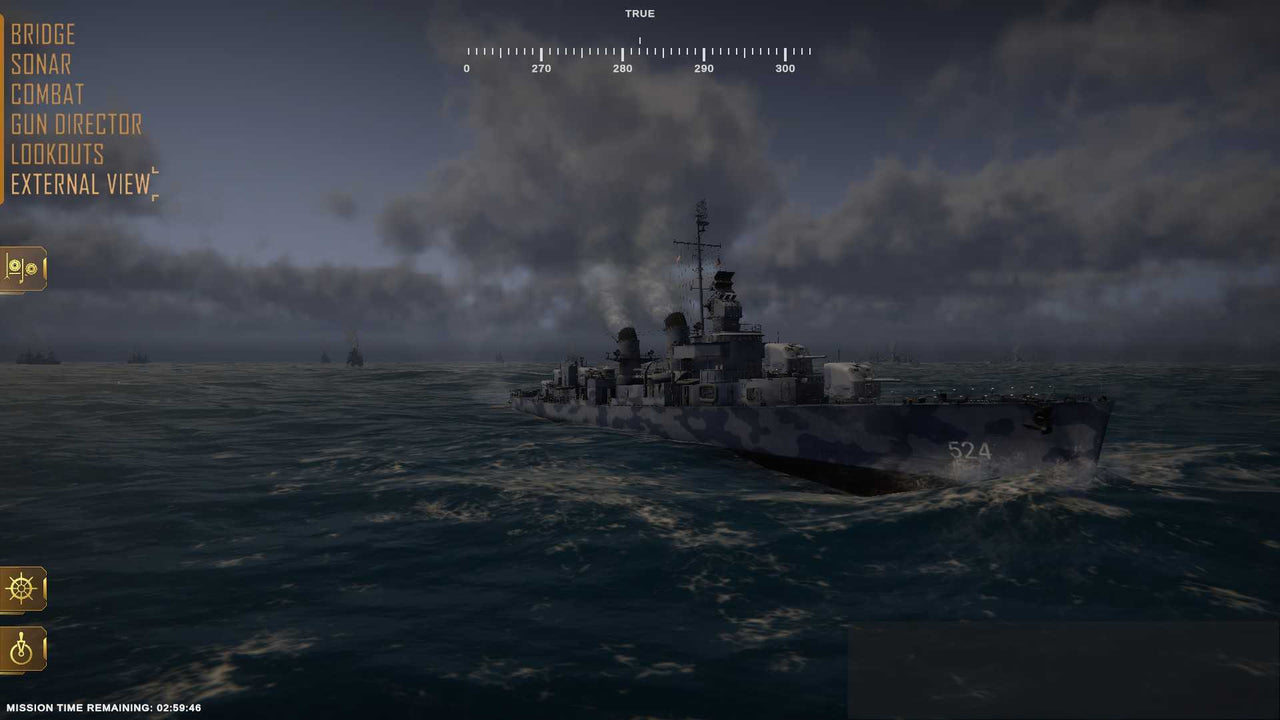Select bearing 280 on the compass strip

click(x=623, y=68)
